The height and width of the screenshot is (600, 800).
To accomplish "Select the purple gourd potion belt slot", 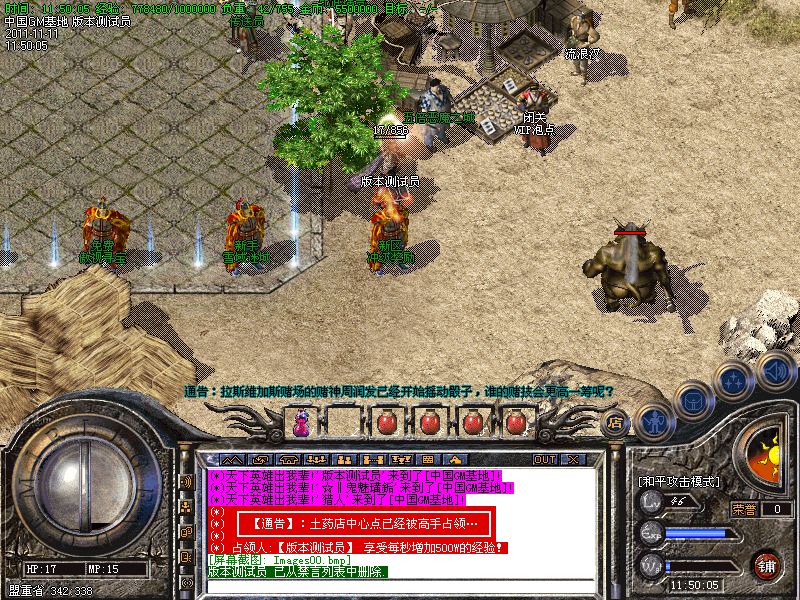I will [301, 423].
